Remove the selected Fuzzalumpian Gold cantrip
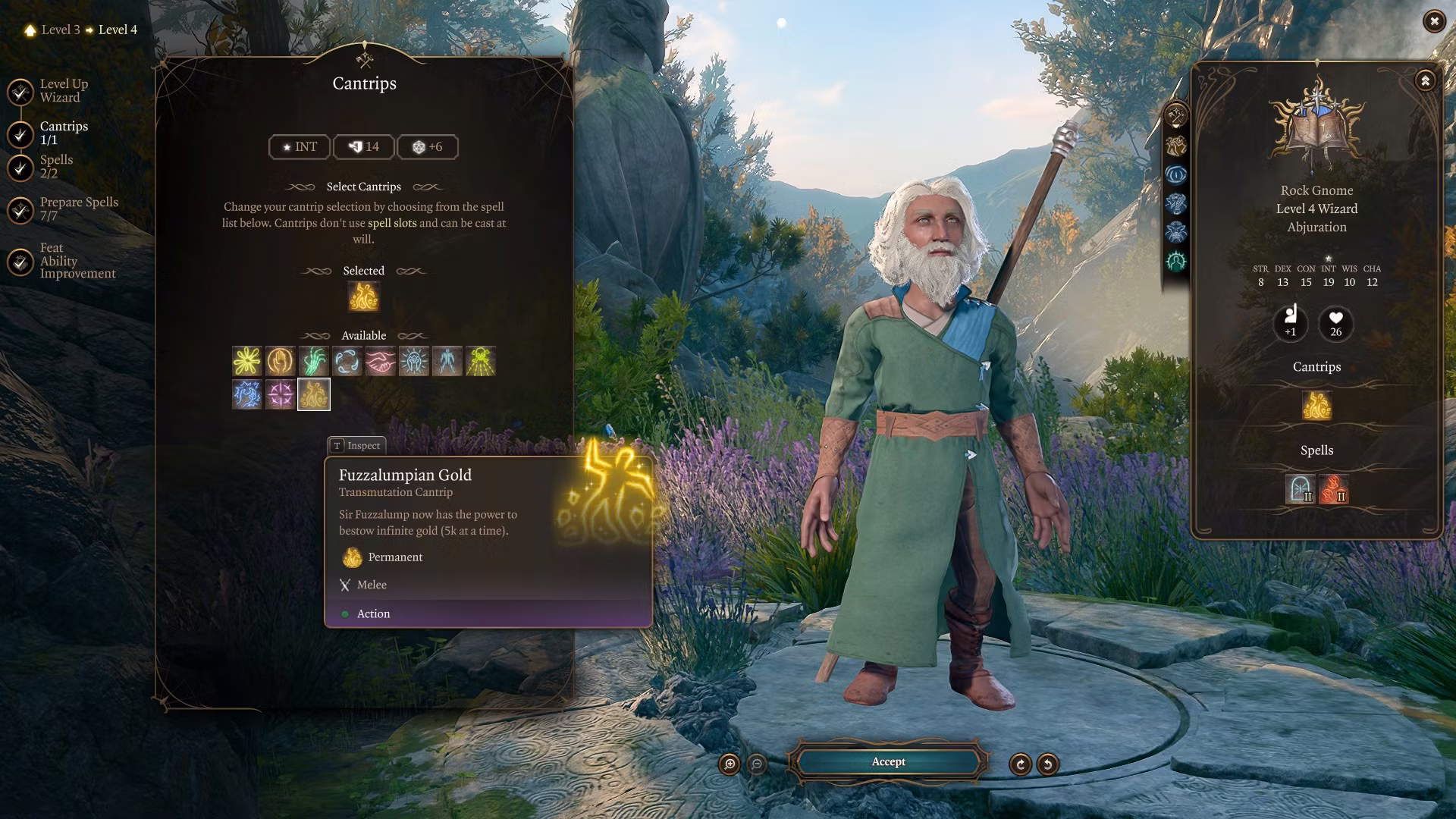1456x819 pixels. point(363,297)
